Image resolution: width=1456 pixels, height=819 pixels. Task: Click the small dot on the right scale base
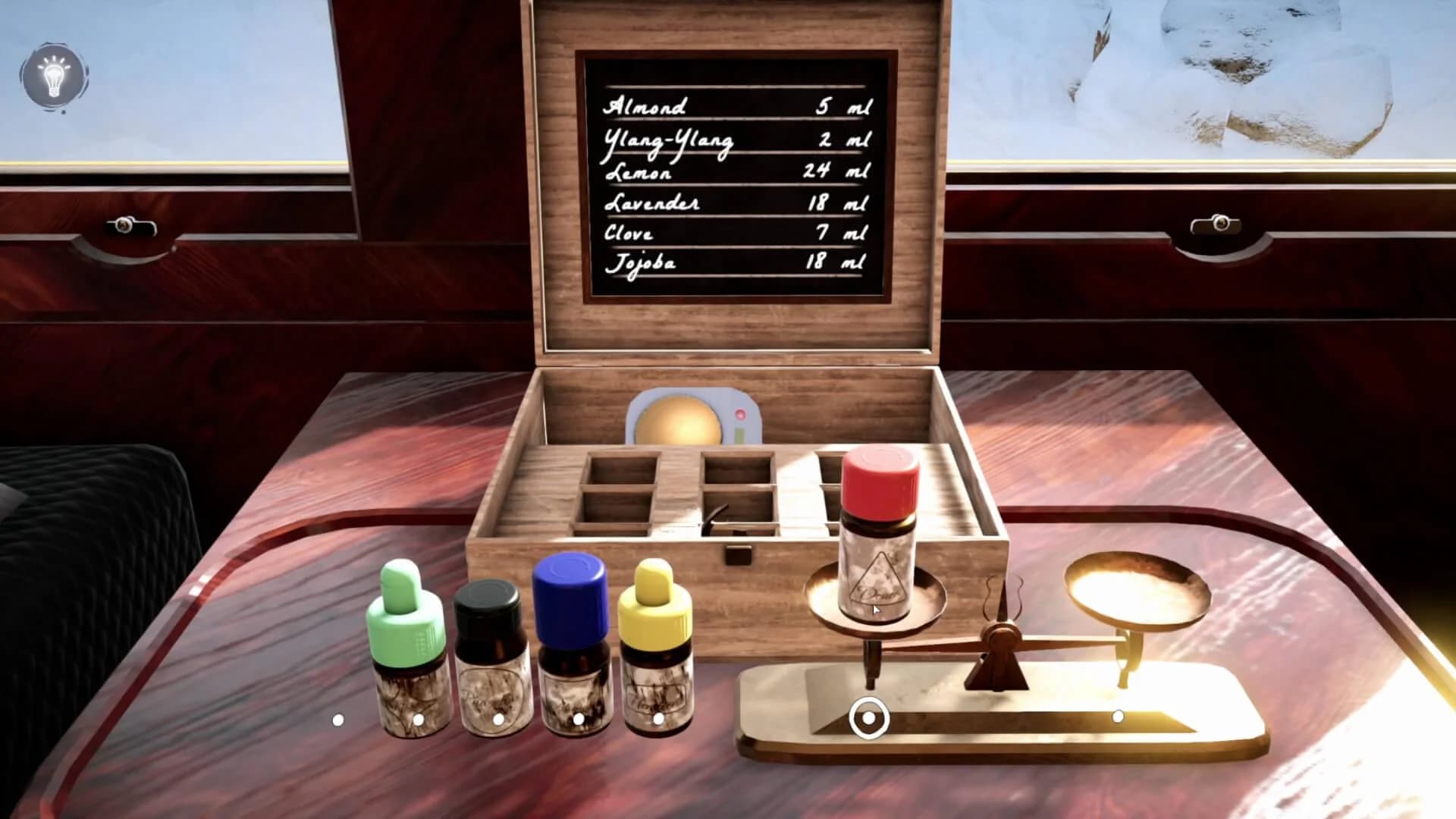click(1120, 714)
